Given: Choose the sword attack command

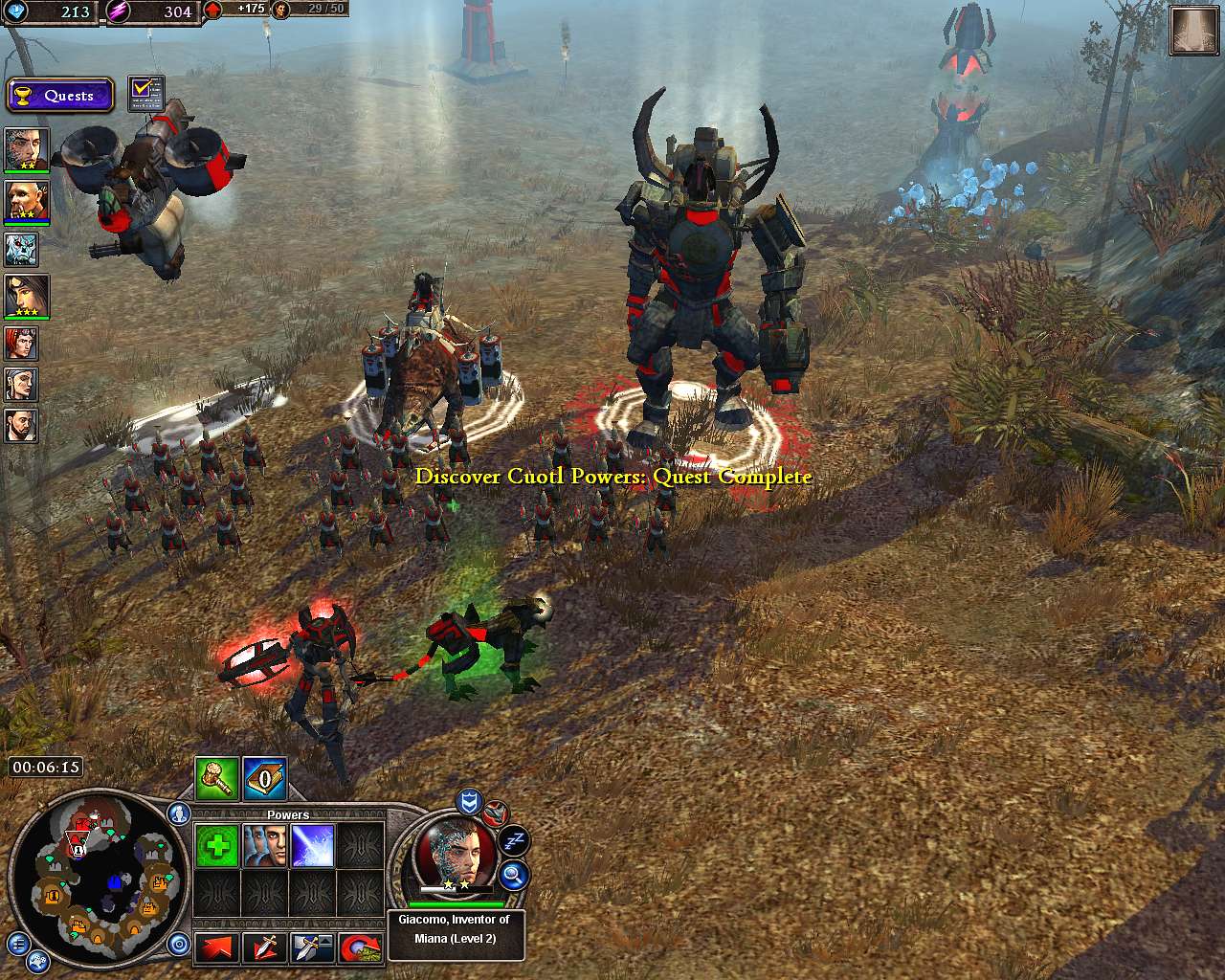Looking at the screenshot, I should pyautogui.click(x=265, y=948).
